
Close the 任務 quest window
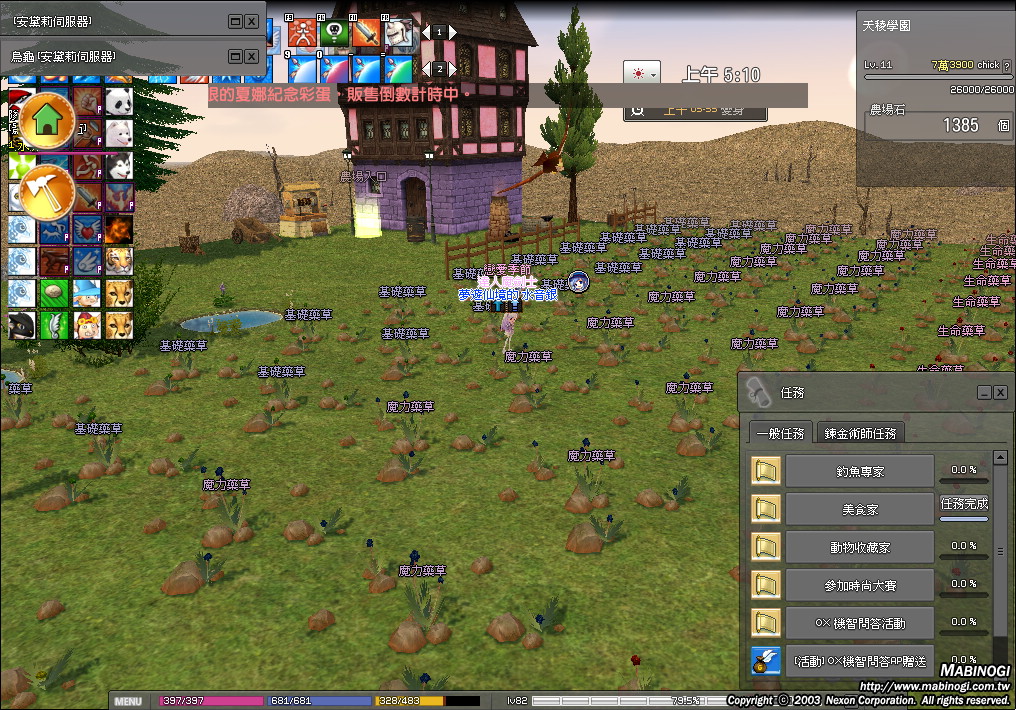point(1000,393)
